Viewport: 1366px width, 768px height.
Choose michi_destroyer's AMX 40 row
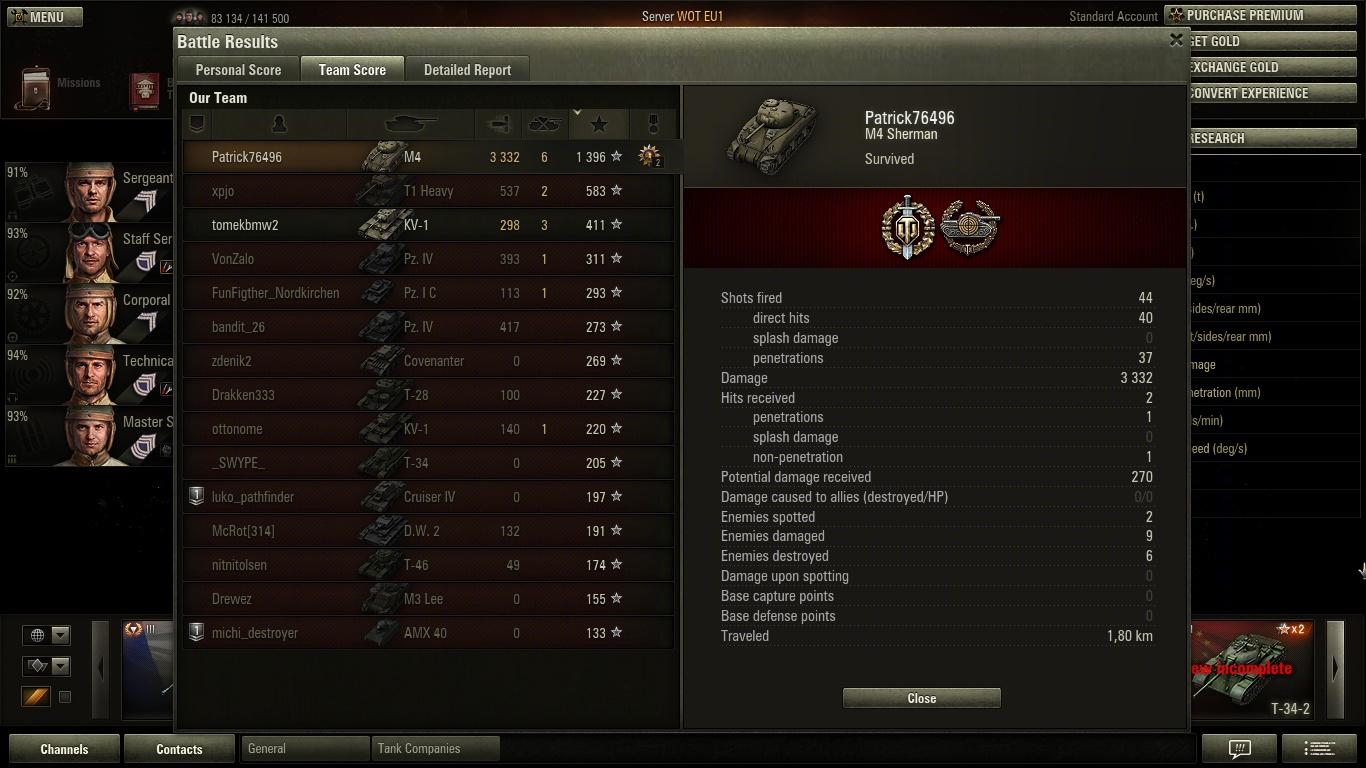[x=428, y=633]
